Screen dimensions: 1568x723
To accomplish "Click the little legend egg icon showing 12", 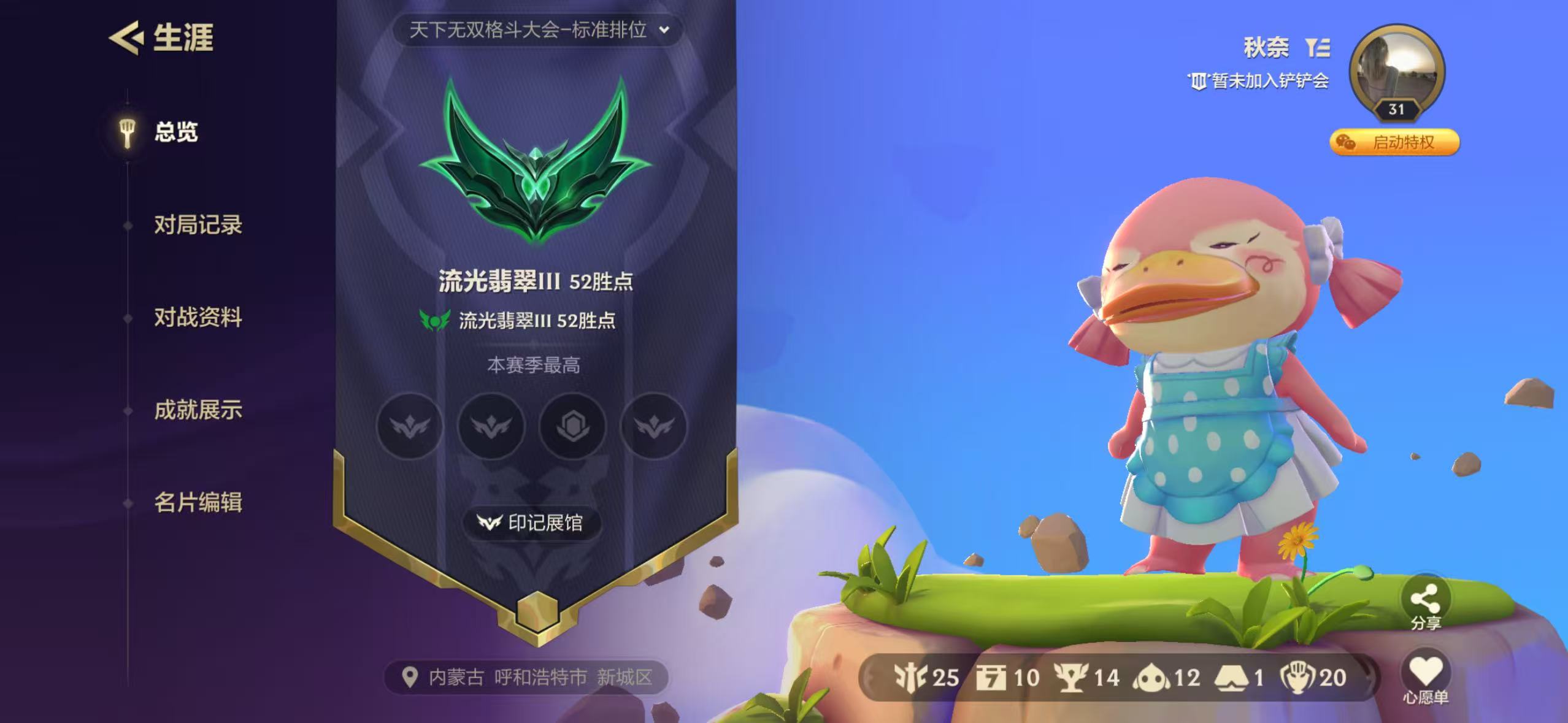I will pyautogui.click(x=1151, y=676).
